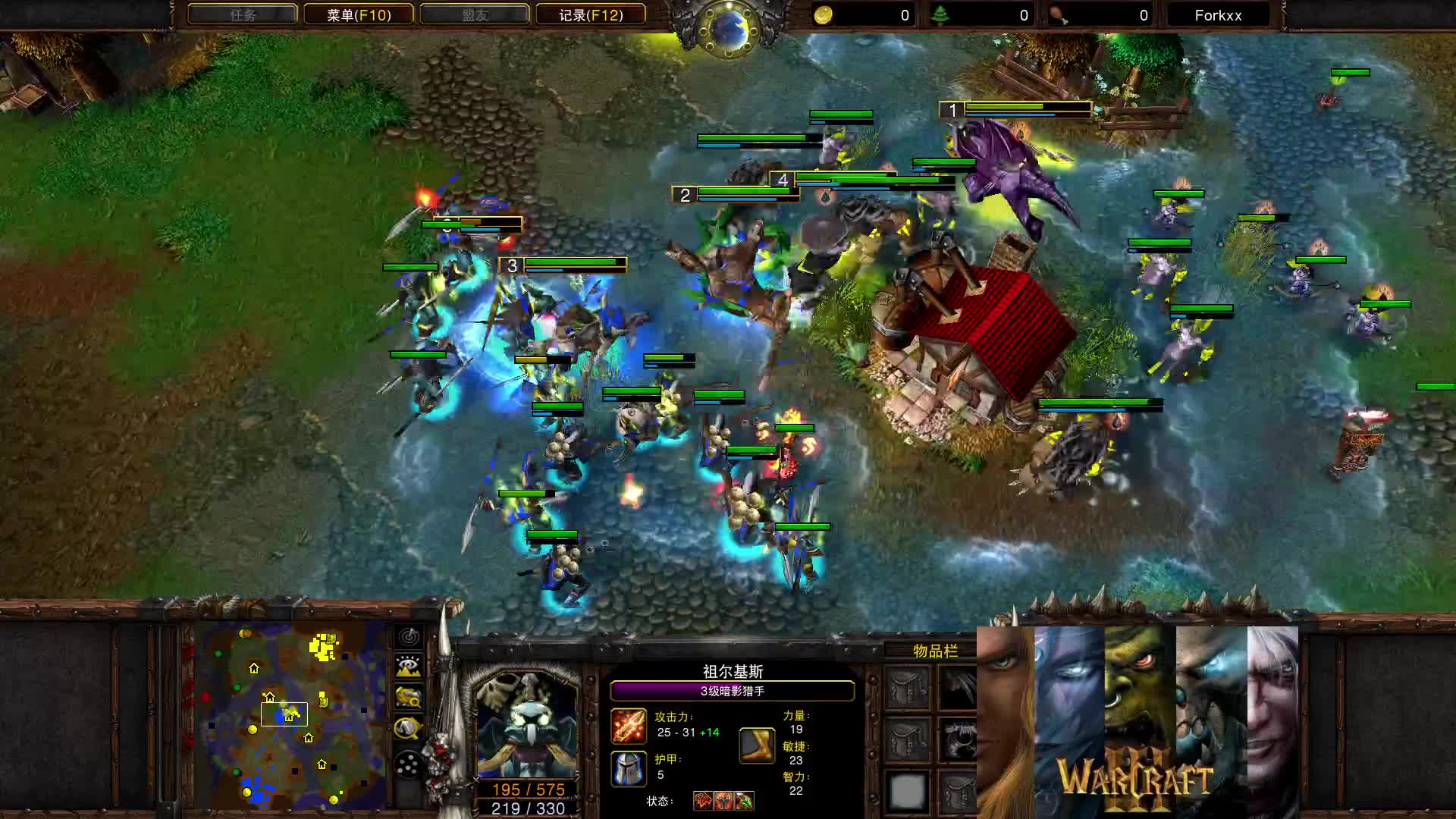Click the first status buff icon
This screenshot has width=1456, height=819.
pyautogui.click(x=704, y=800)
